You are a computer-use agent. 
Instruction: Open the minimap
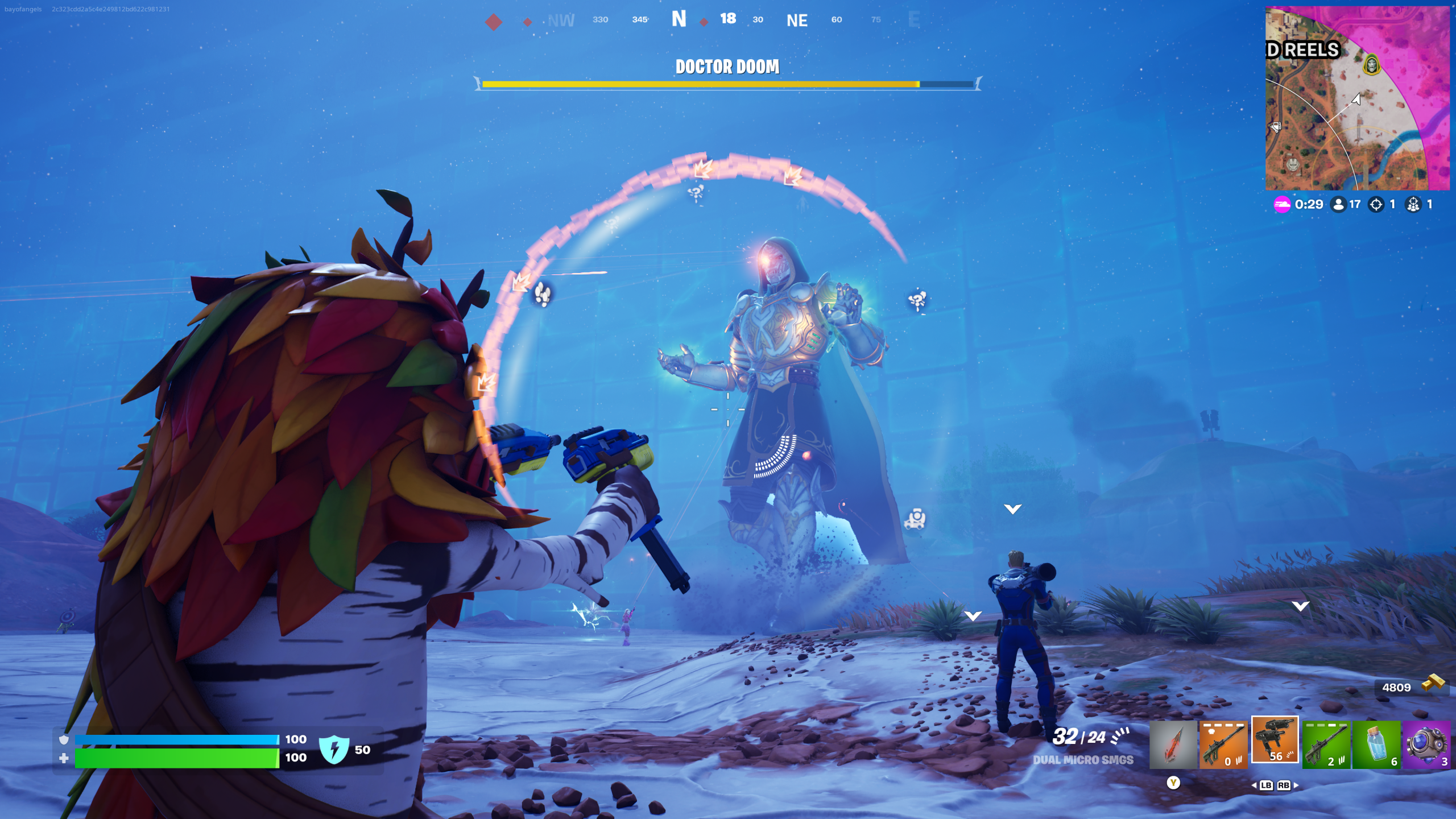pyautogui.click(x=1357, y=98)
